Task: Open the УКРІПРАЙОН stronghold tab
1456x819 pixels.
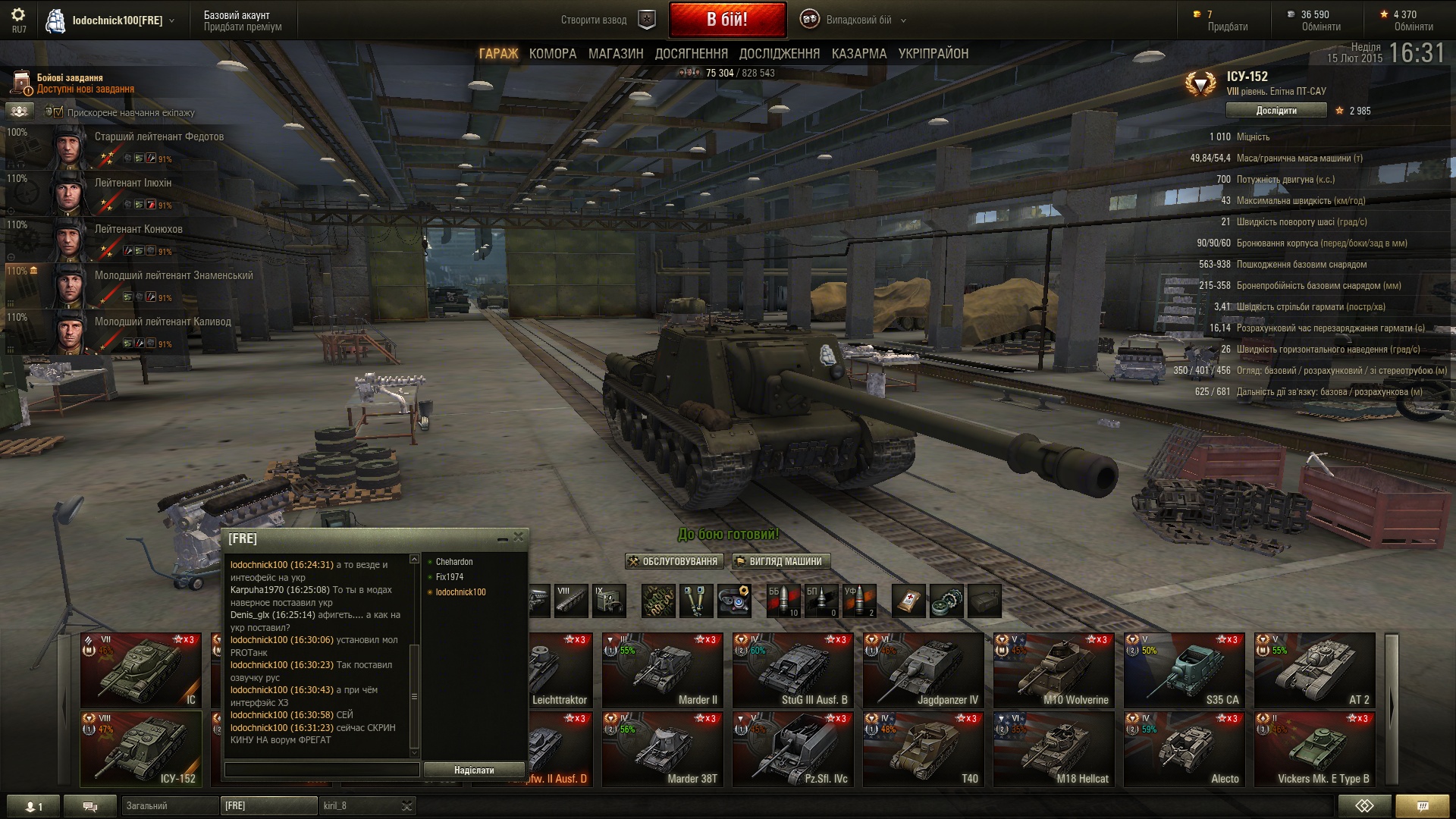Action: [934, 54]
